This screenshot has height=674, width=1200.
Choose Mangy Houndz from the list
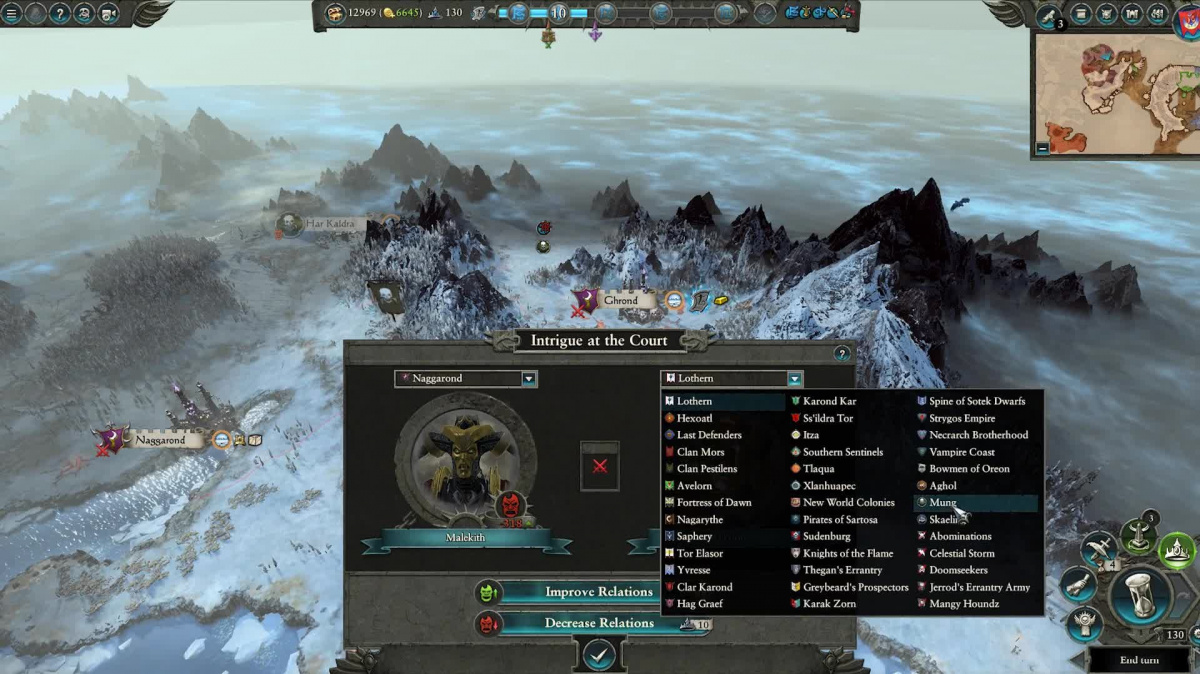point(963,604)
